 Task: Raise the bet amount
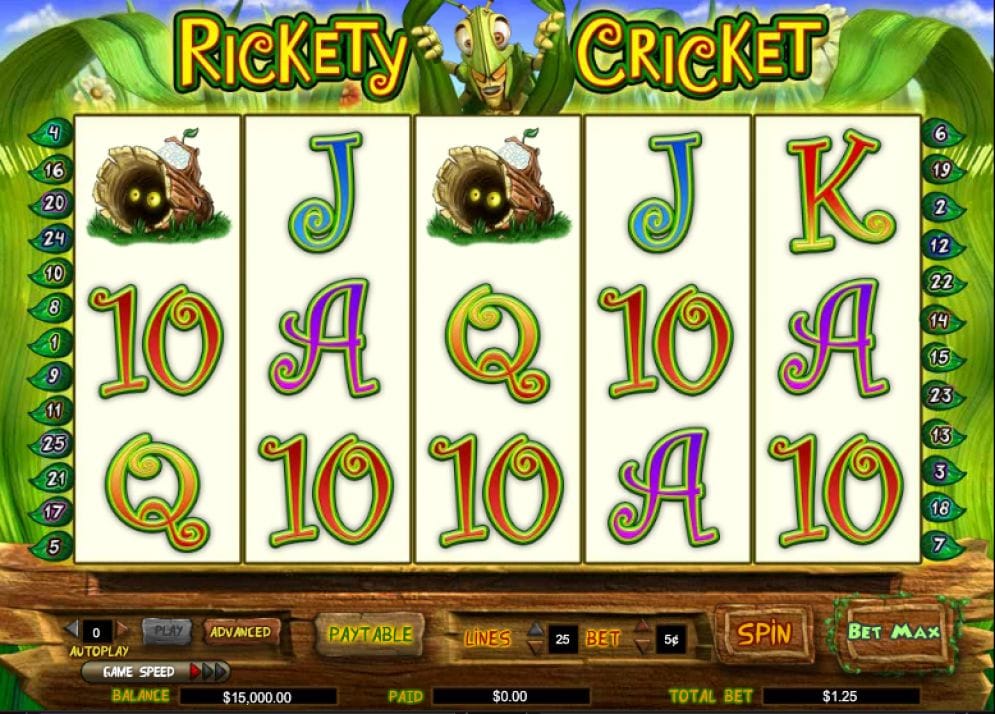(x=644, y=630)
